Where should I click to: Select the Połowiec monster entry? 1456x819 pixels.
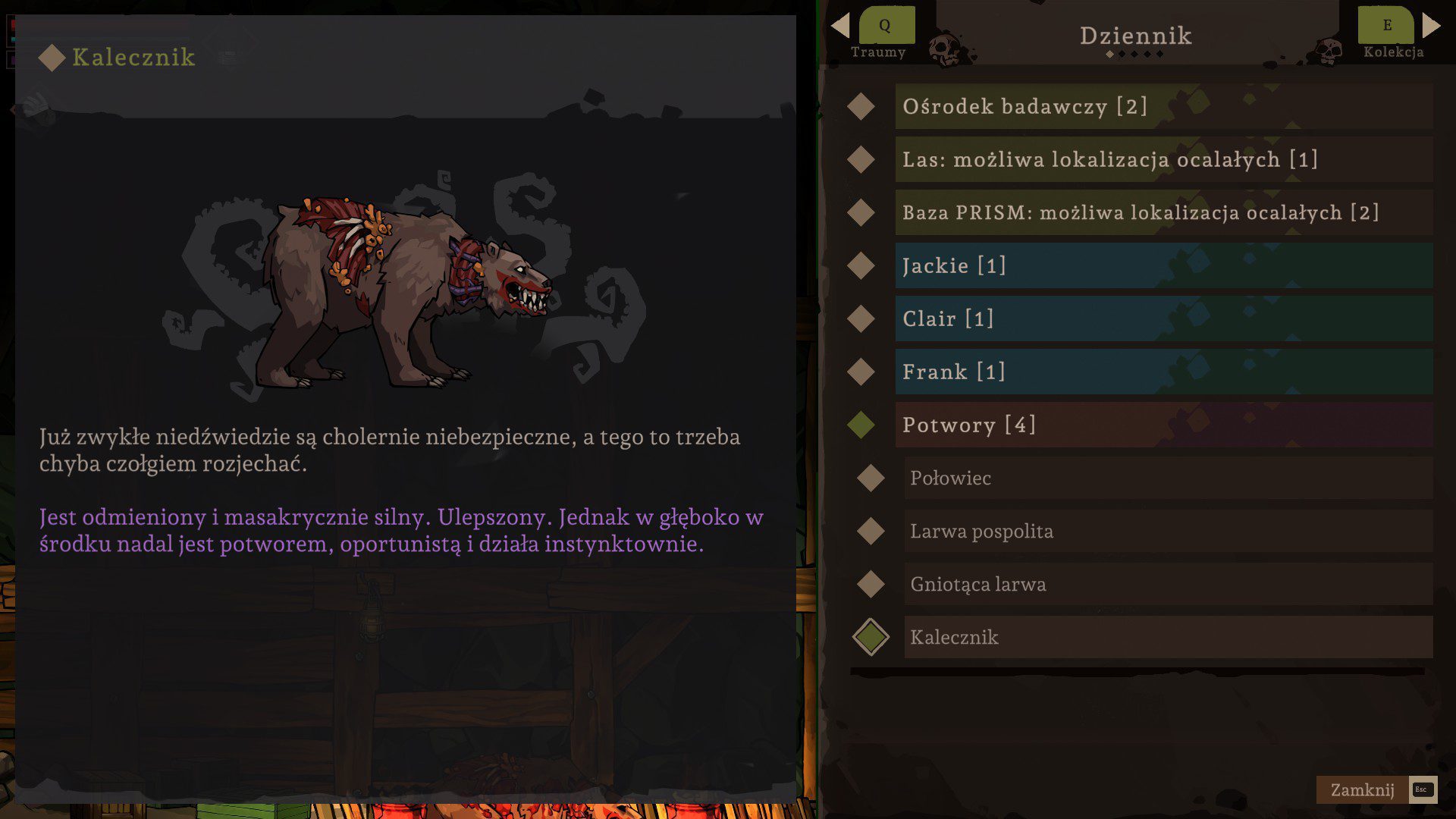[1168, 478]
